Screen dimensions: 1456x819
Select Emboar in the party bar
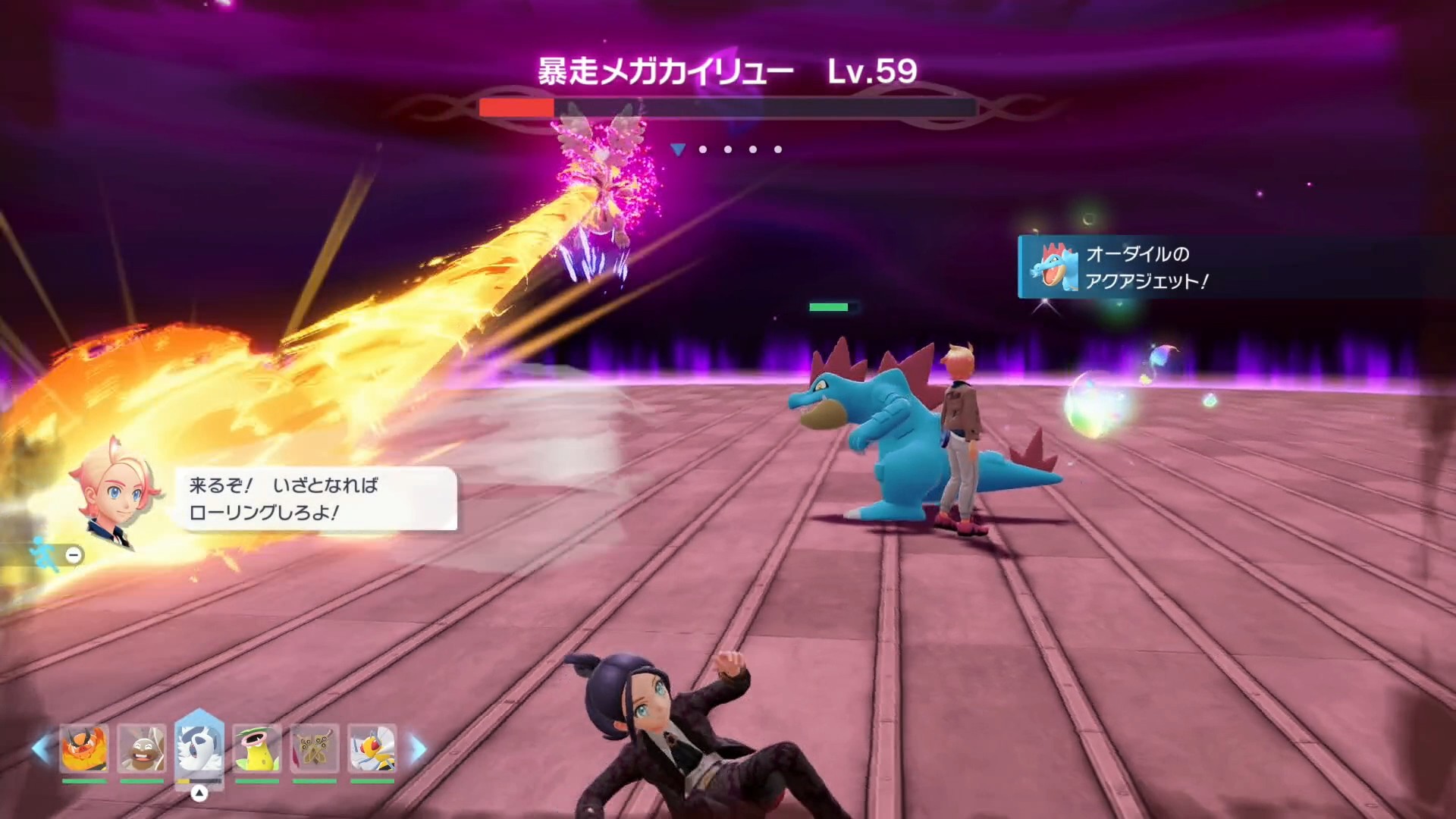(84, 748)
